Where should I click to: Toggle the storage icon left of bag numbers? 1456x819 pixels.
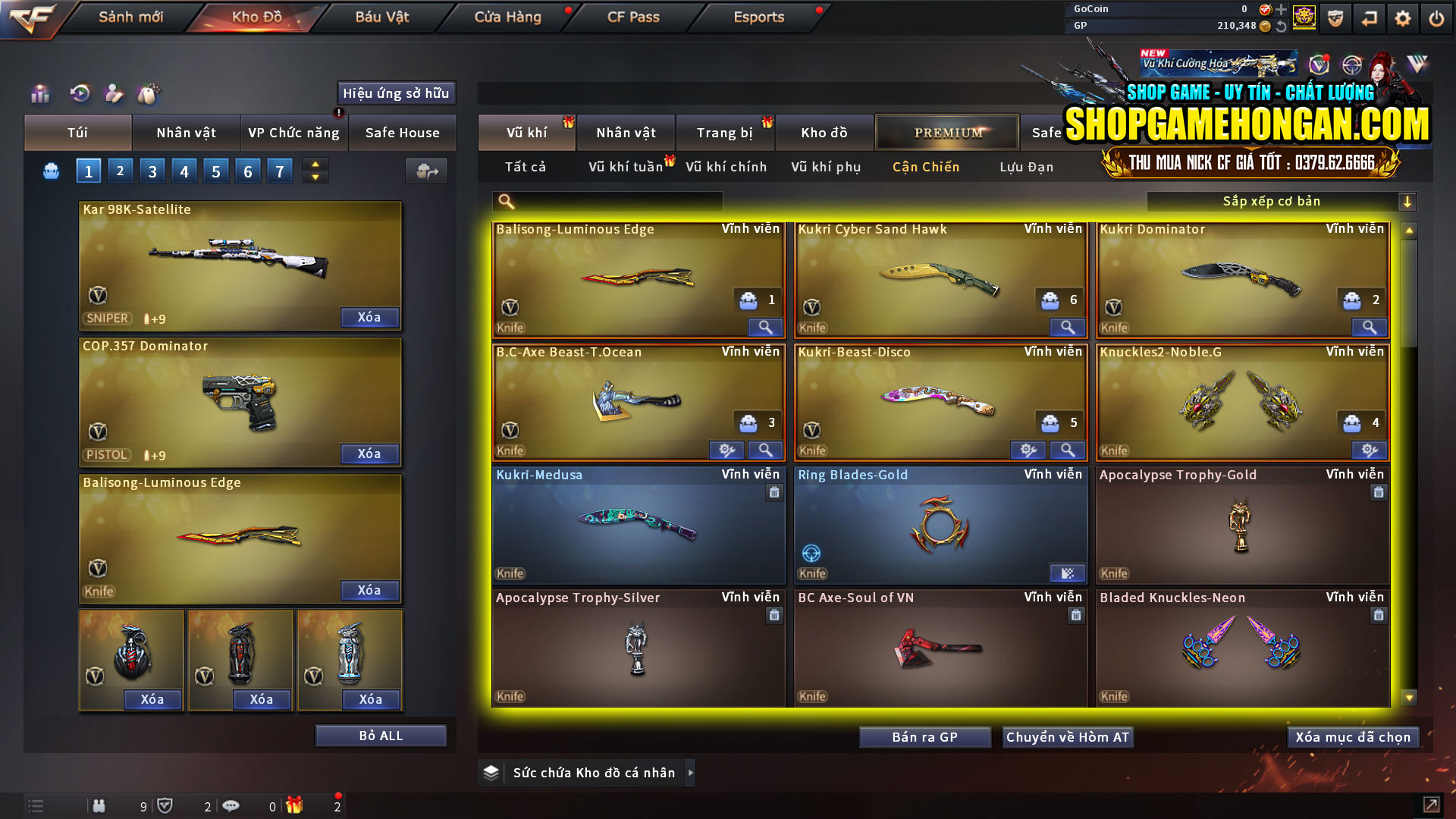50,171
